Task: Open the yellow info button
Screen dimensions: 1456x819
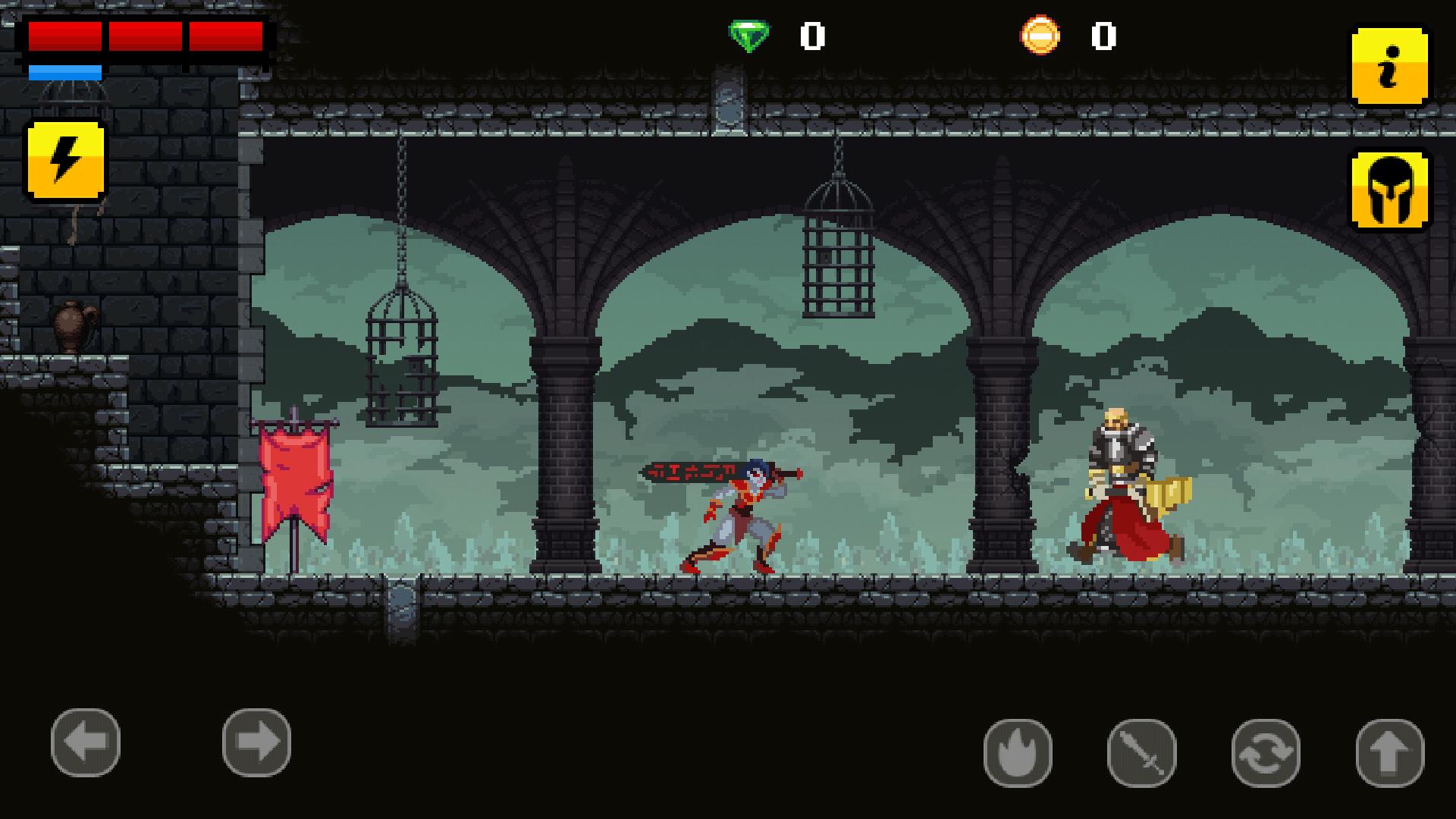Action: click(x=1389, y=67)
